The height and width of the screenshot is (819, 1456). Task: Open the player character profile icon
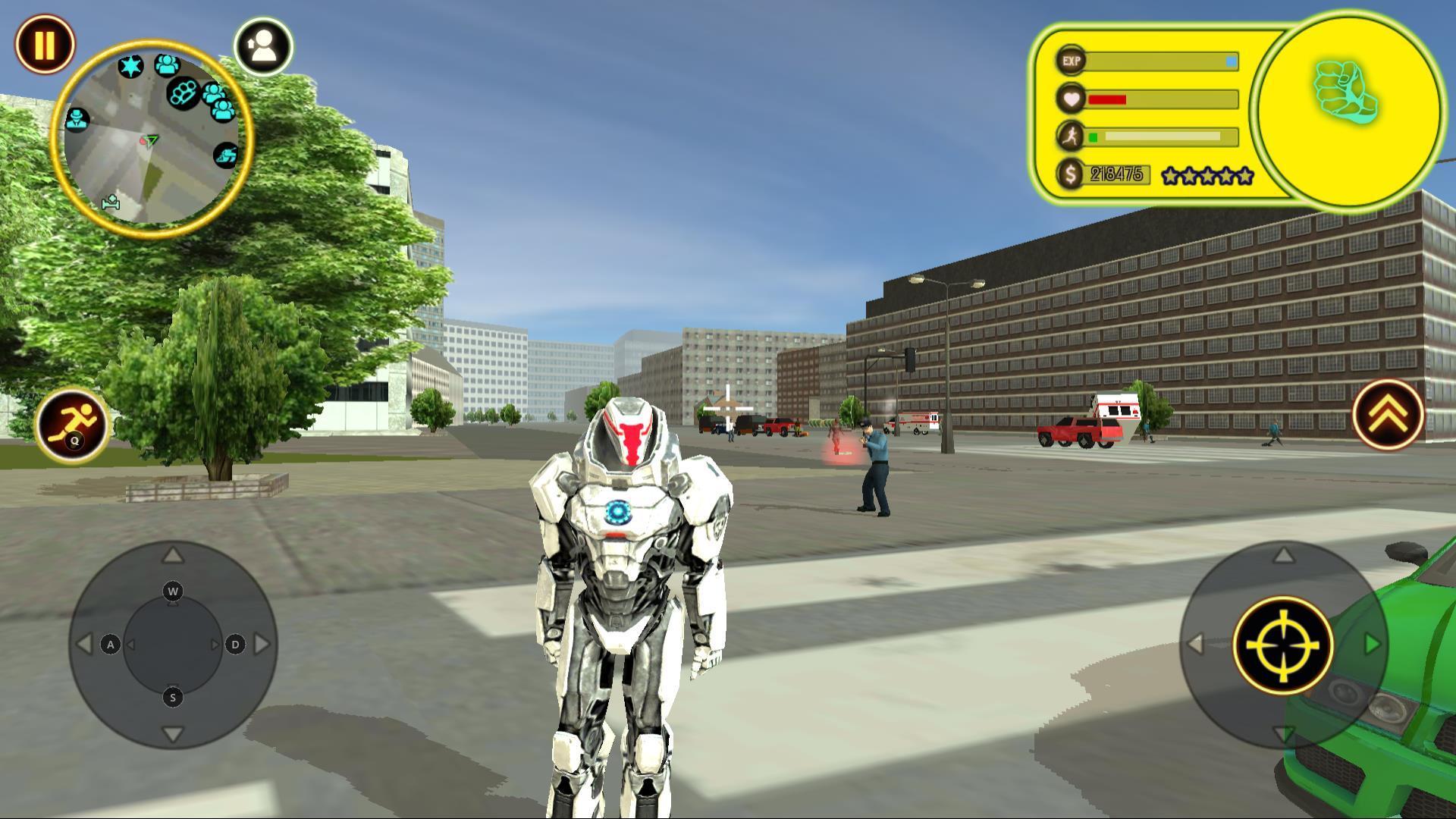(x=265, y=47)
